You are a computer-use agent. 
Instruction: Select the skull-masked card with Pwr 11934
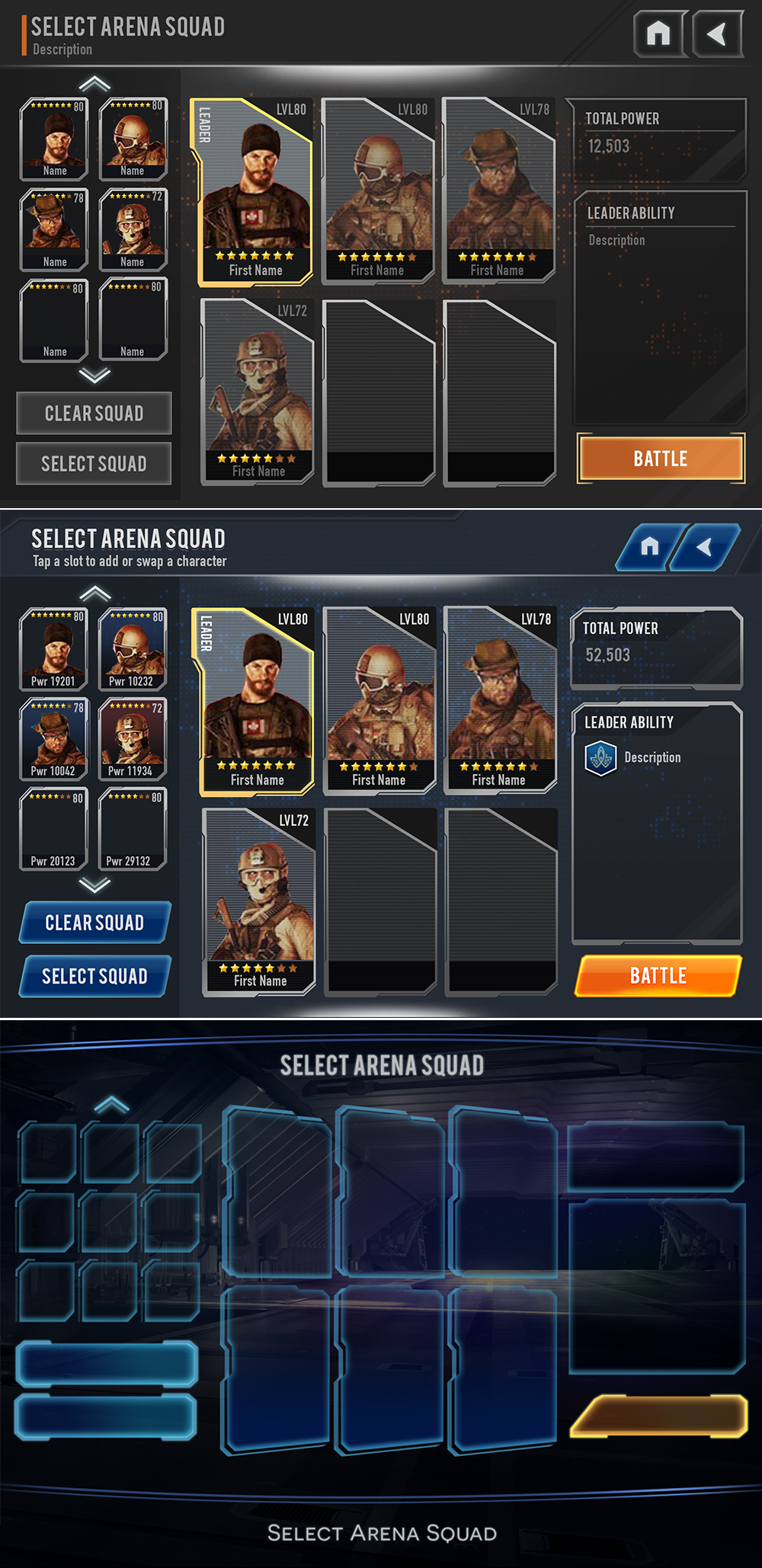[x=133, y=739]
